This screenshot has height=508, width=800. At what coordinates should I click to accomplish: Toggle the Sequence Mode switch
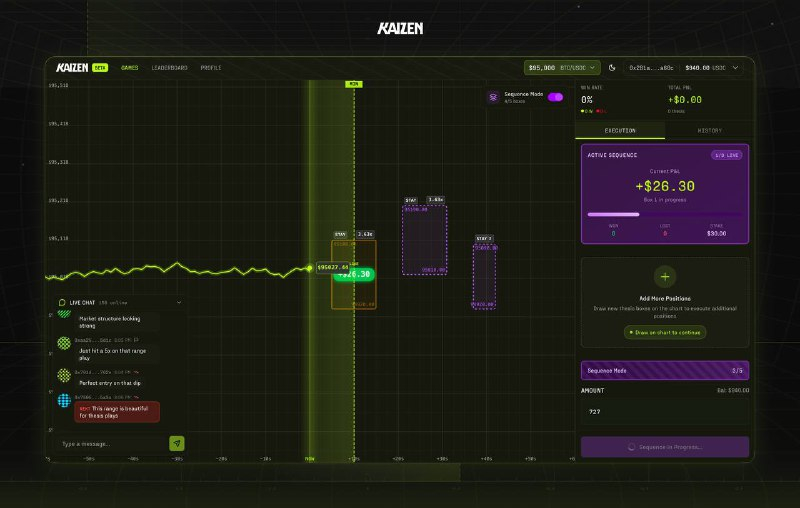[x=555, y=97]
